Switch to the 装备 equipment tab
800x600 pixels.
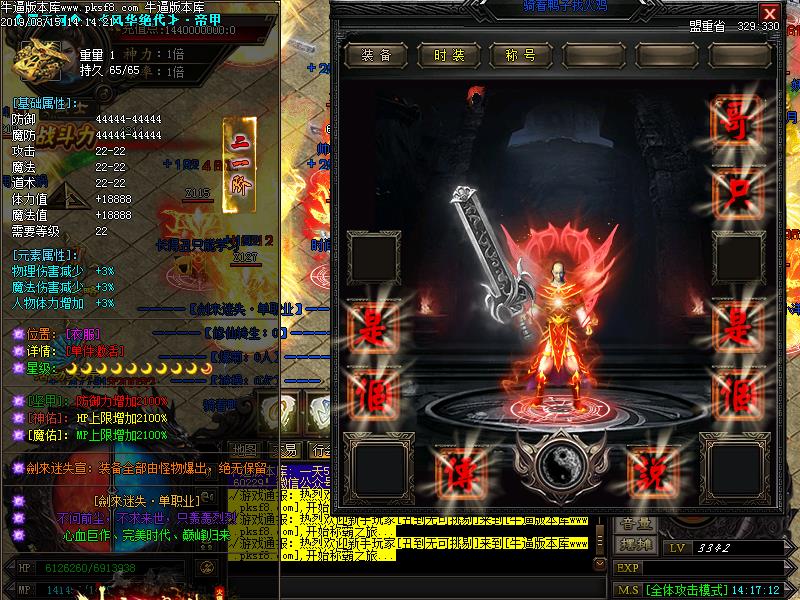[x=377, y=55]
